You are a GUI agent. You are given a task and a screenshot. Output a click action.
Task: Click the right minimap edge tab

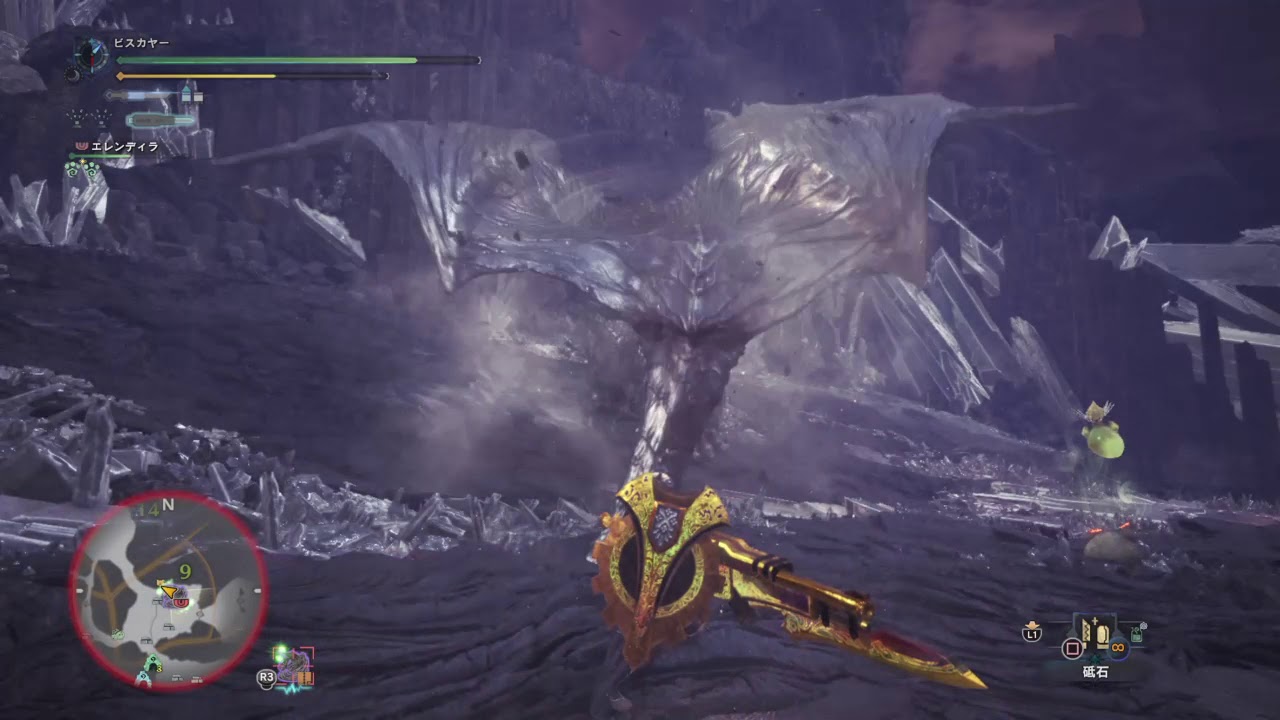pos(256,590)
